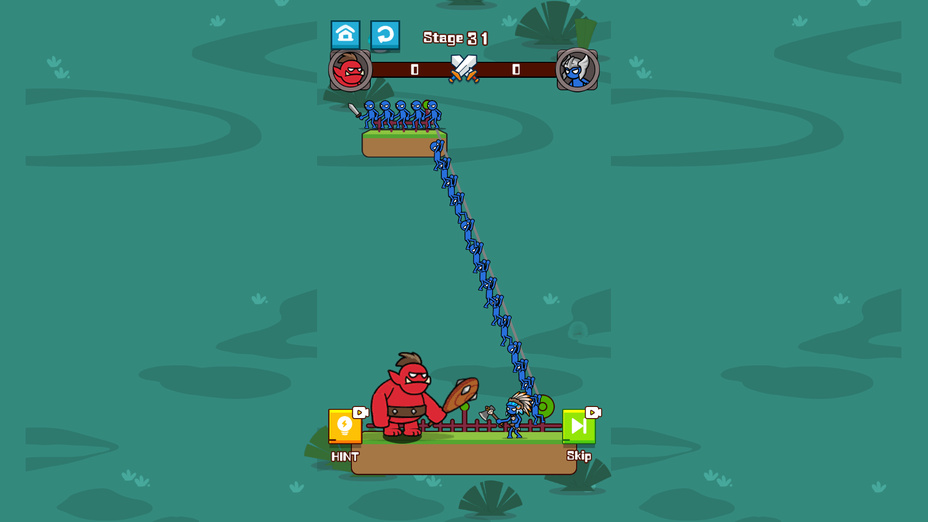The image size is (928, 522).
Task: Restart the current stage
Action: [385, 35]
